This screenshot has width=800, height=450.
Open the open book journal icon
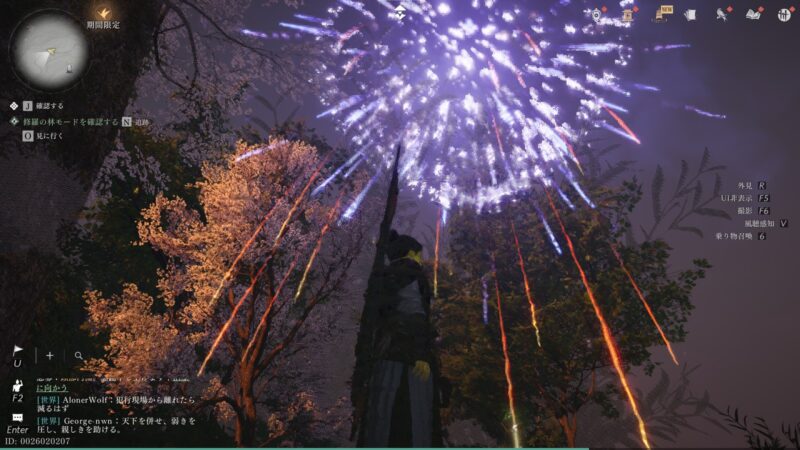754,14
